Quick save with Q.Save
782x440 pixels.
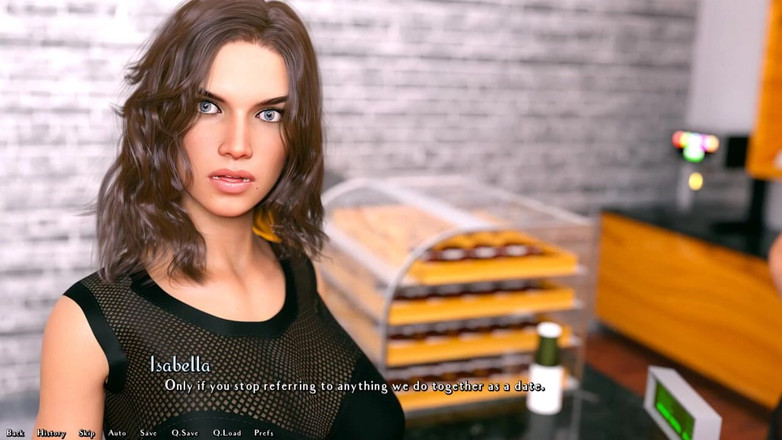(185, 433)
